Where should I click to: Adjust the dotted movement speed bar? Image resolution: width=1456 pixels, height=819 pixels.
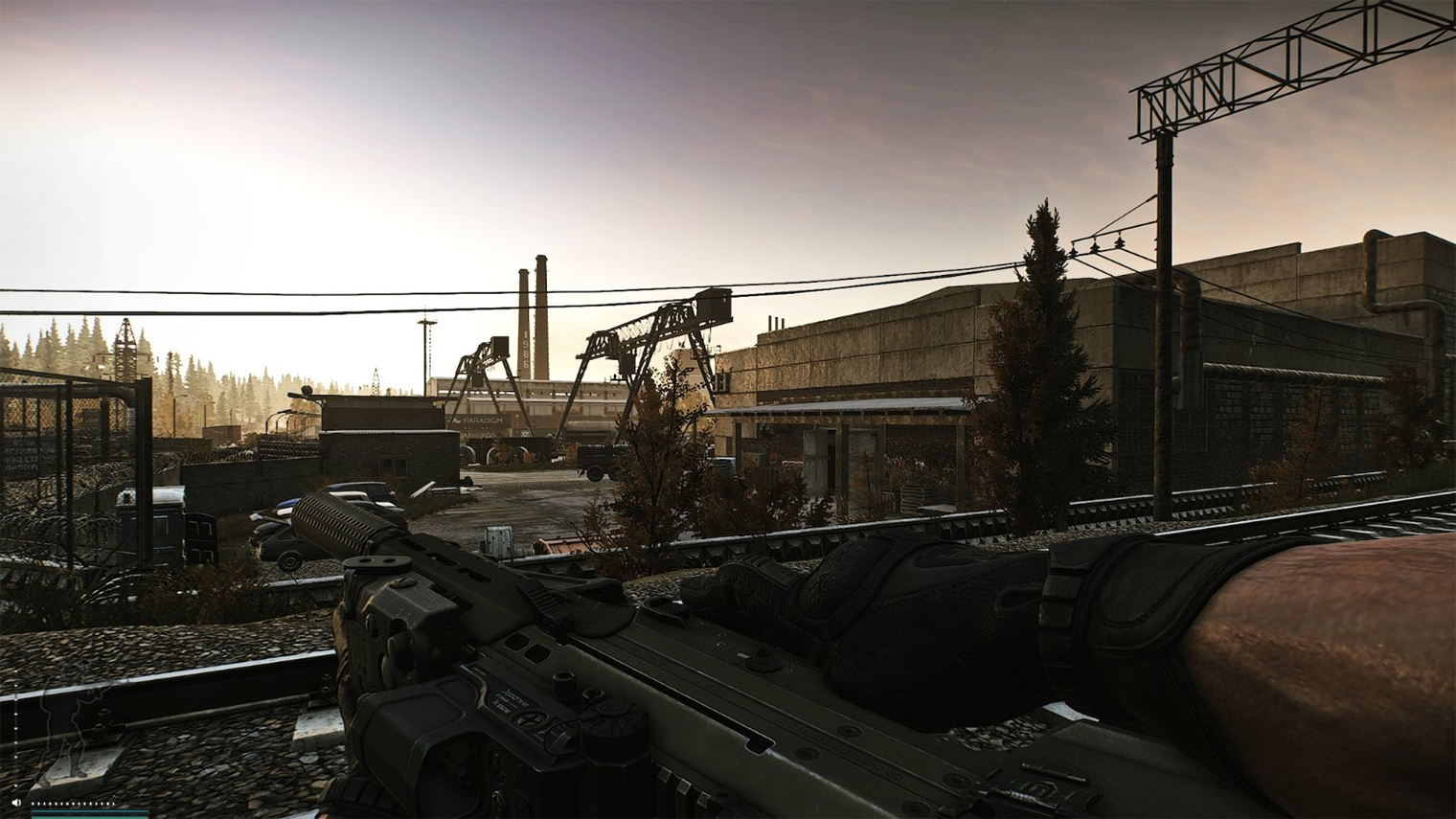click(74, 804)
